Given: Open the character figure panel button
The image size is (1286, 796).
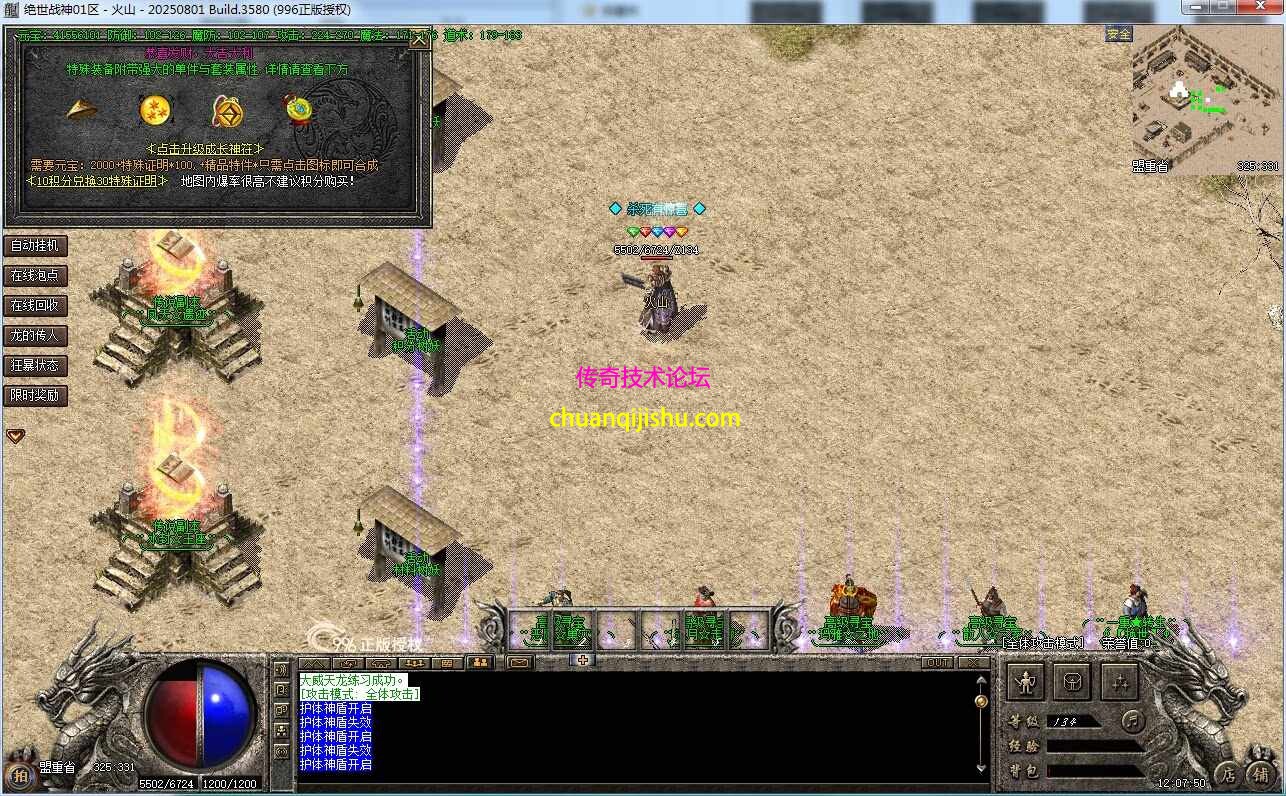Looking at the screenshot, I should click(x=1025, y=683).
